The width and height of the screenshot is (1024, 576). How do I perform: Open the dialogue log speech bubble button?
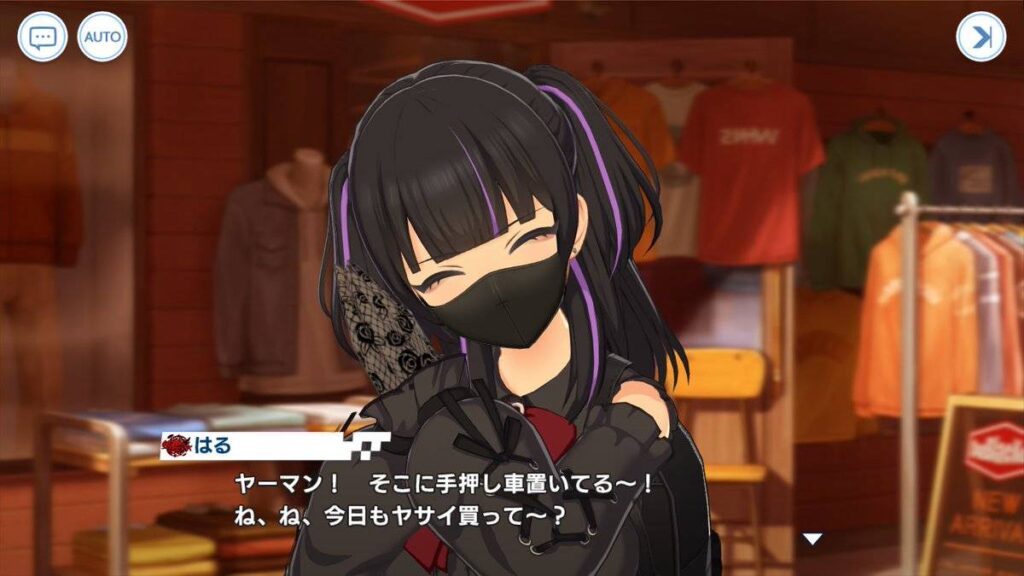click(42, 37)
